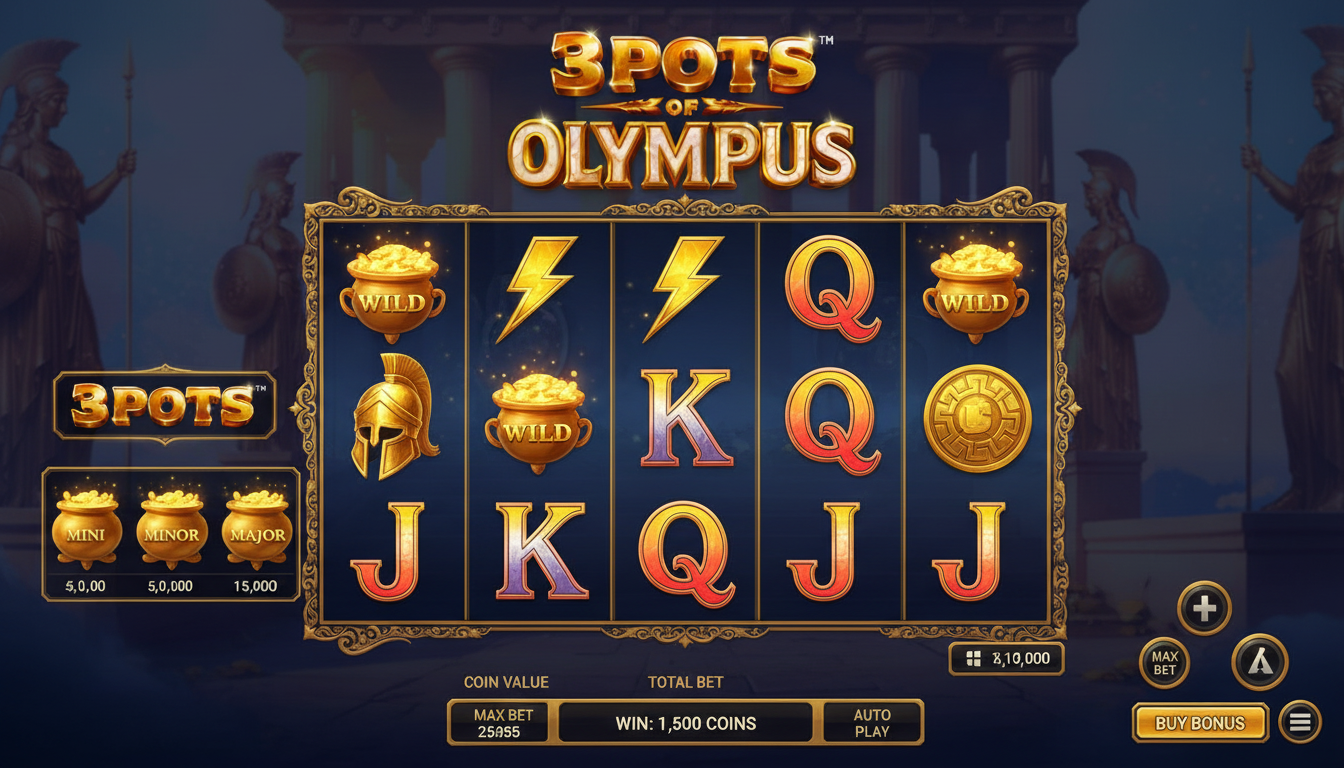Toggle Auto Play mode
This screenshot has height=768, width=1344.
871,722
